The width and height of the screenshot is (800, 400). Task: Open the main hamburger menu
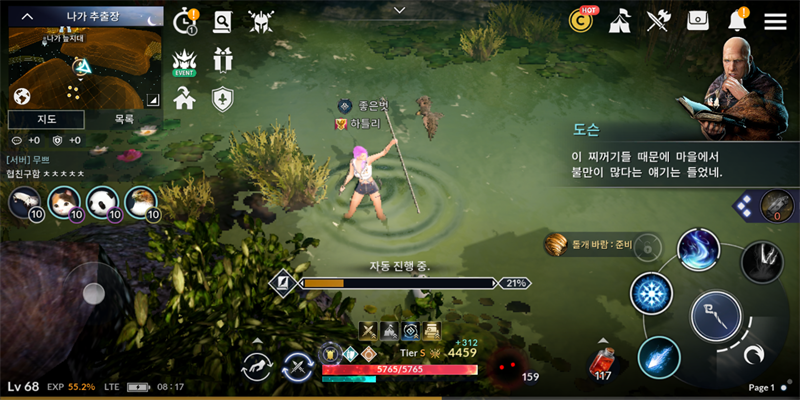775,21
